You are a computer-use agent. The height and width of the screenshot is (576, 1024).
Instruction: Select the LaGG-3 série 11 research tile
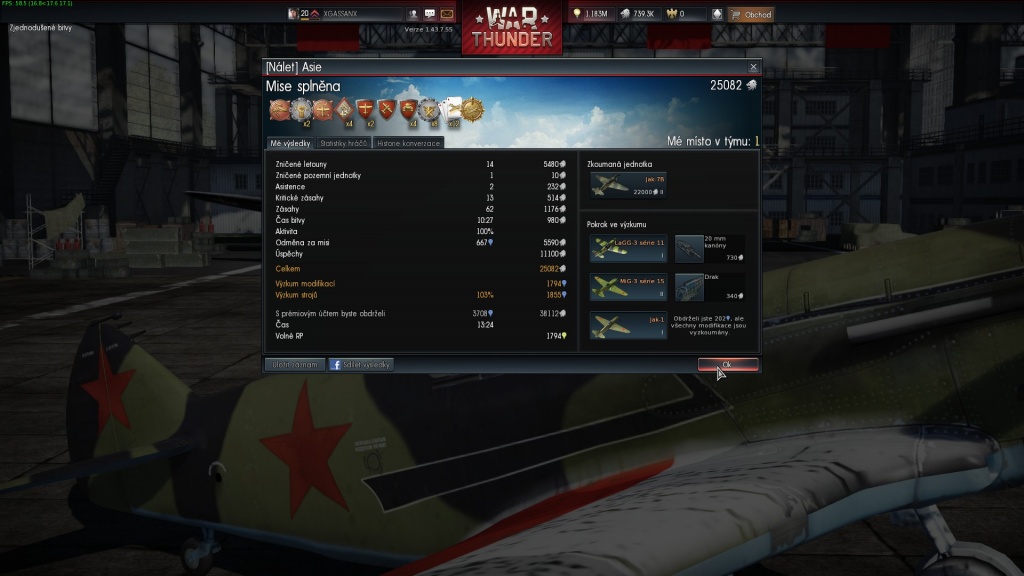click(628, 248)
